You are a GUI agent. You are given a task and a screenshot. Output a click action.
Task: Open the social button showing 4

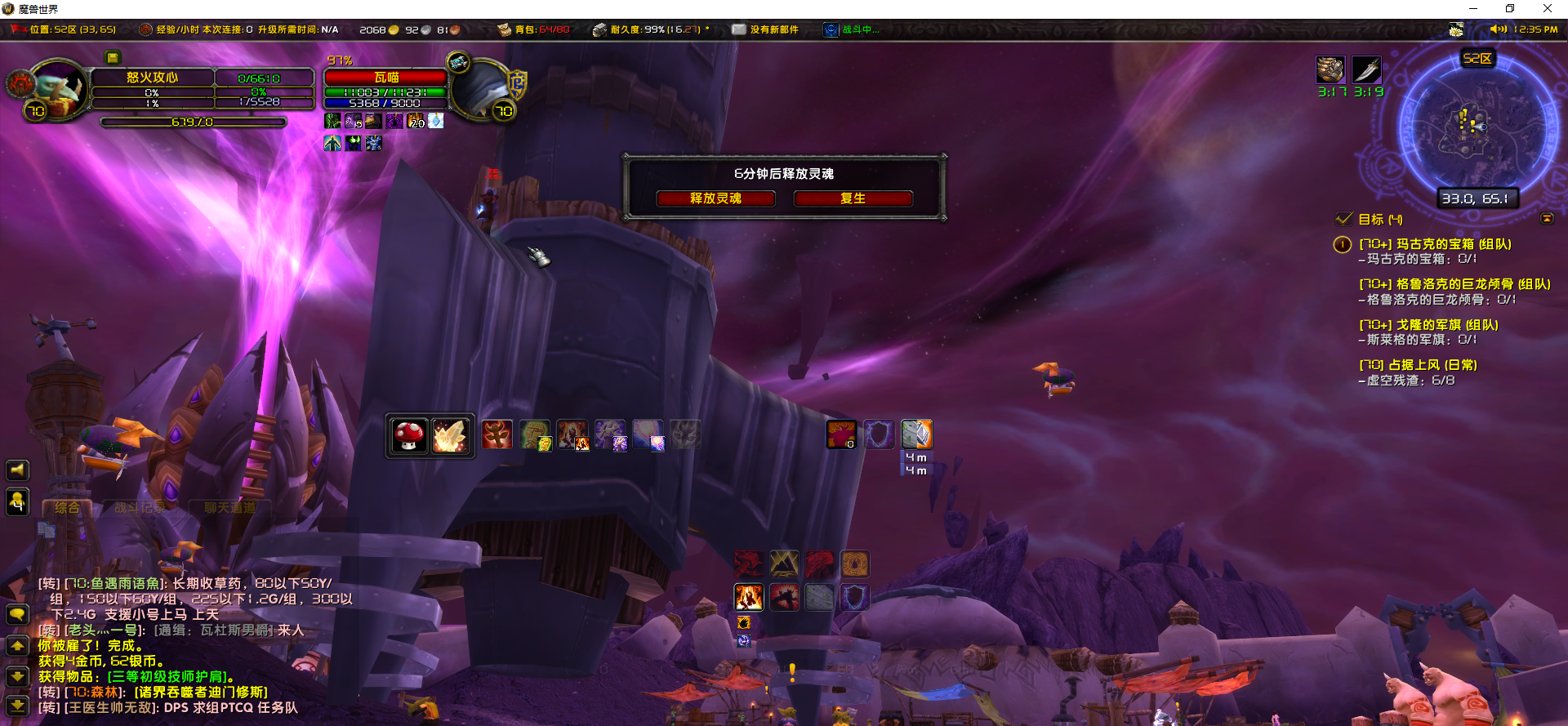[x=17, y=501]
